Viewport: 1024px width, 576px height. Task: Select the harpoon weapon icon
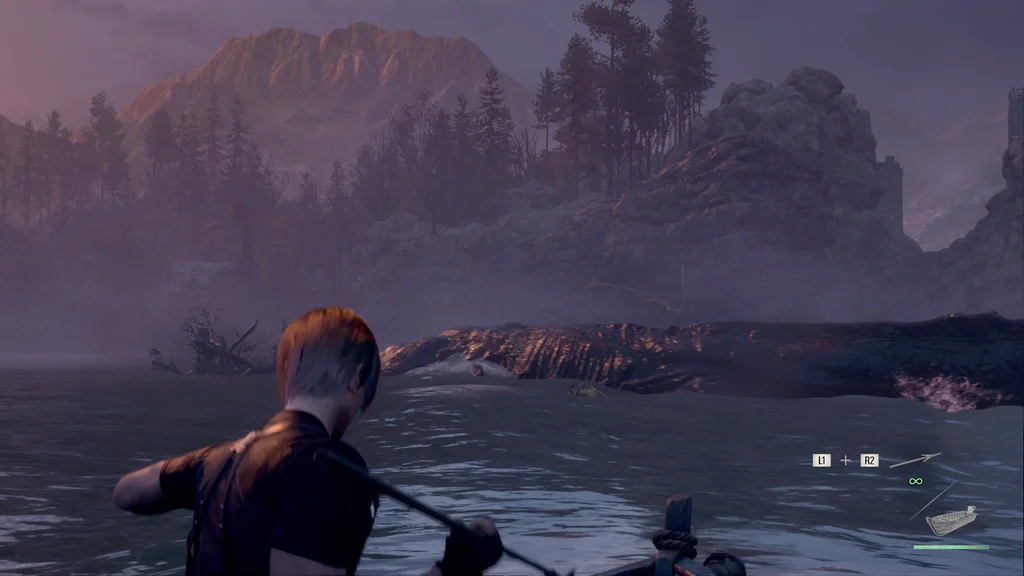[x=915, y=460]
